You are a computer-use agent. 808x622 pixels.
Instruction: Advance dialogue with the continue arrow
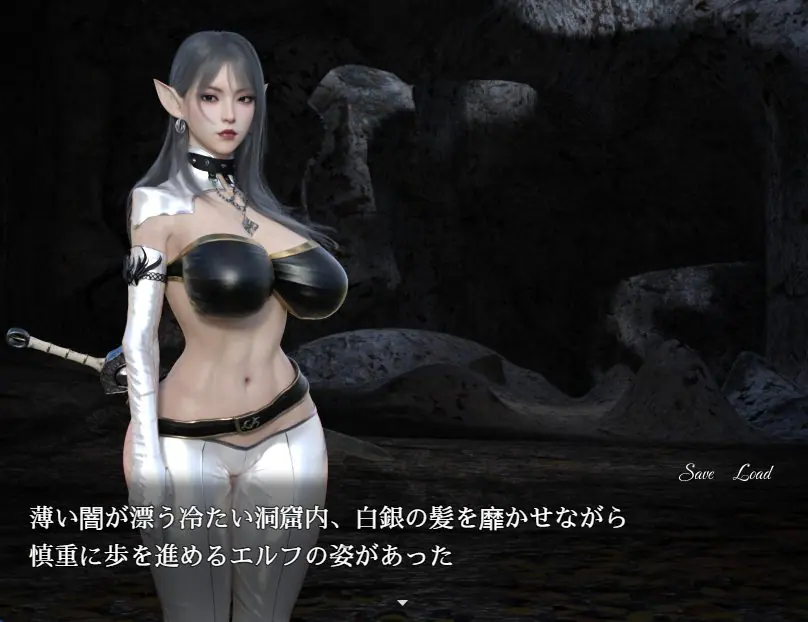403,603
